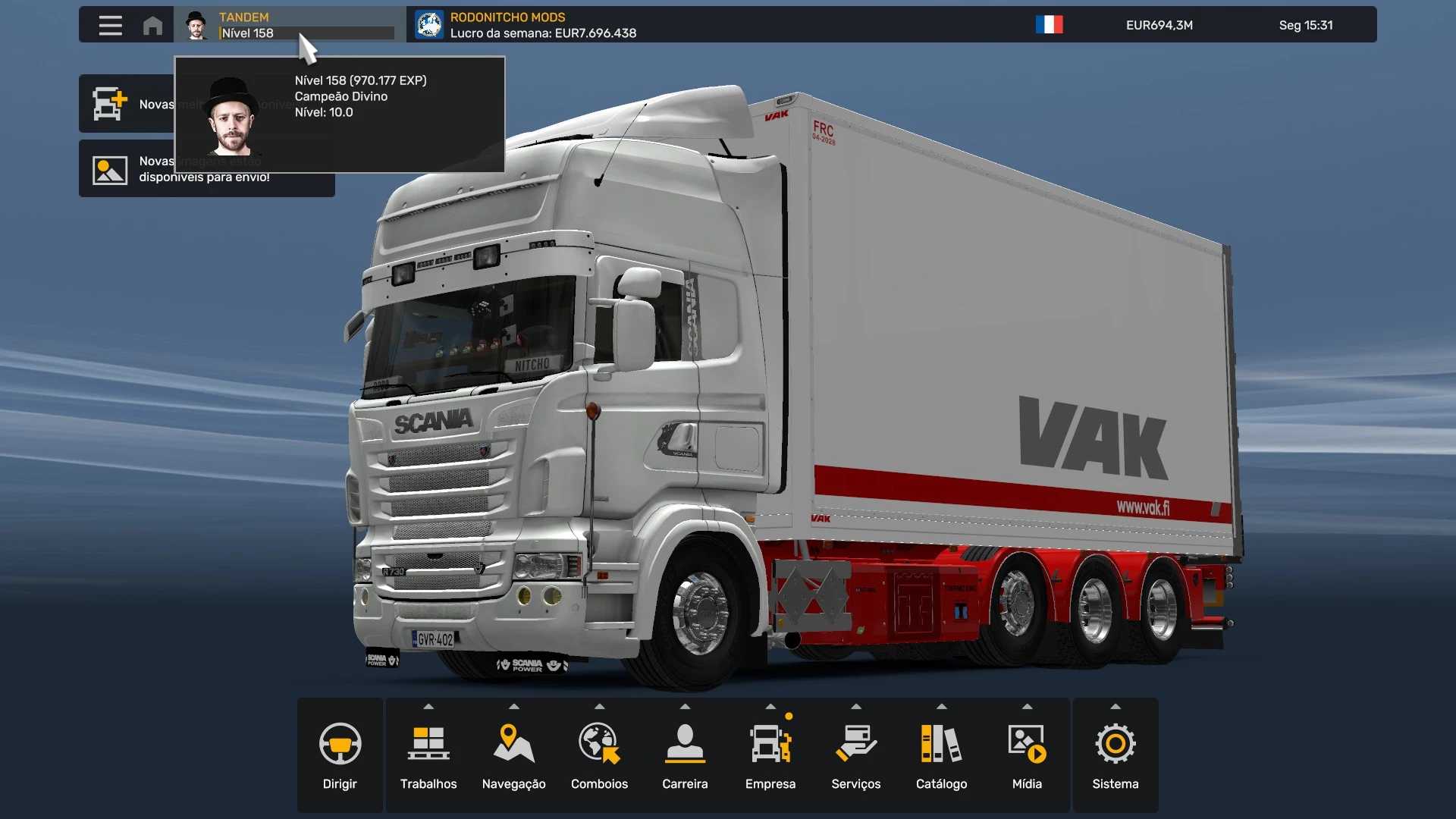
Task: Go to the home screen icon
Action: tap(152, 25)
